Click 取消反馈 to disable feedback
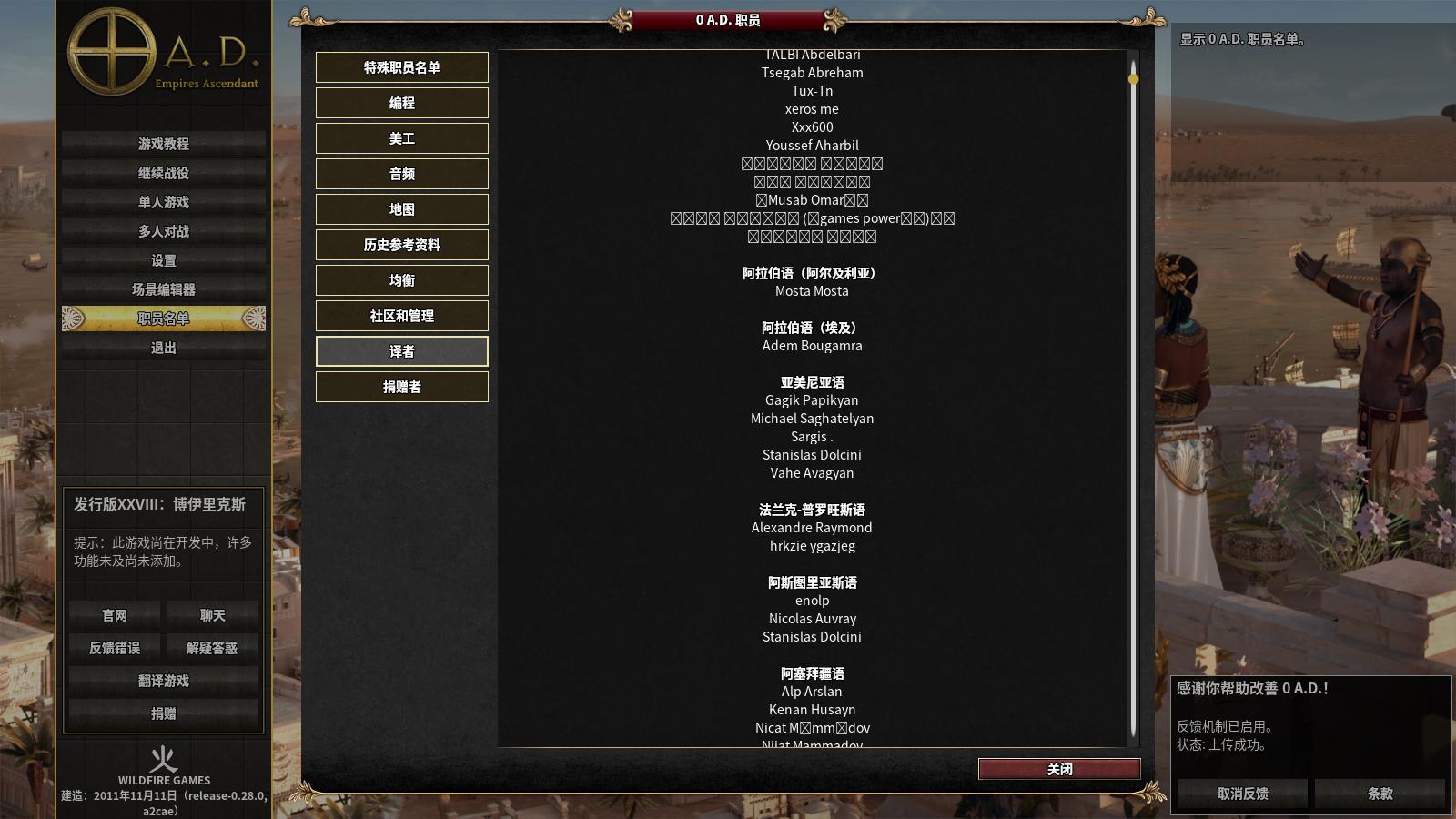This screenshot has width=1456, height=819. (1242, 794)
